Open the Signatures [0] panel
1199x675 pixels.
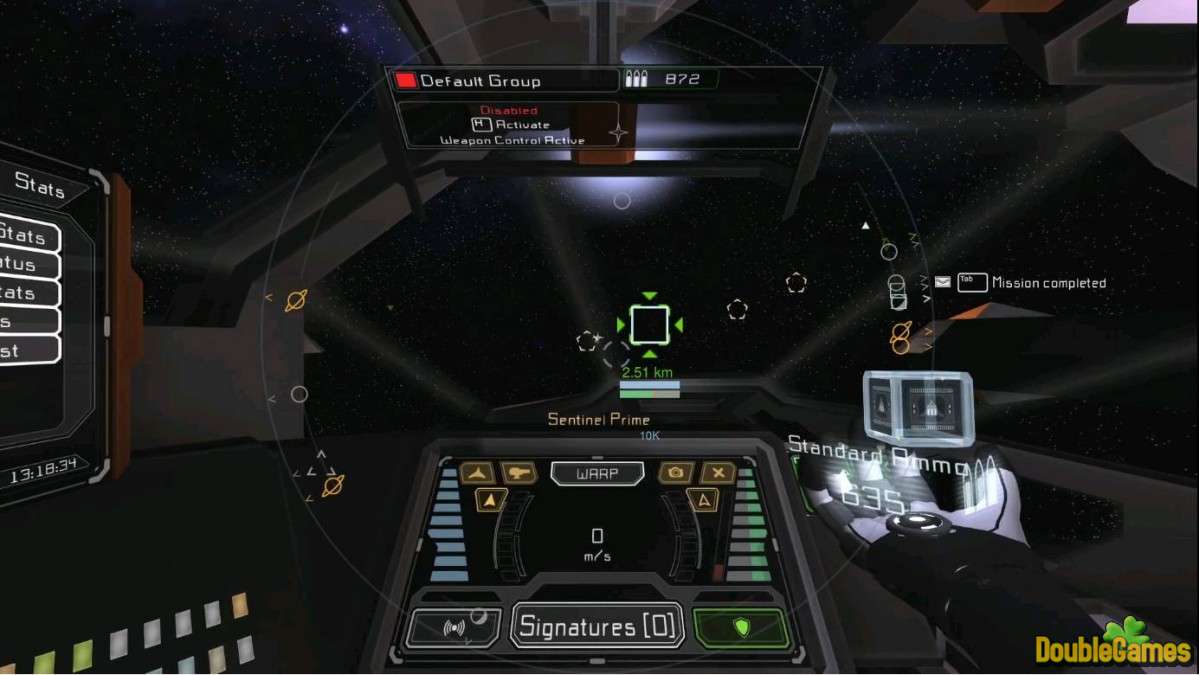[598, 627]
